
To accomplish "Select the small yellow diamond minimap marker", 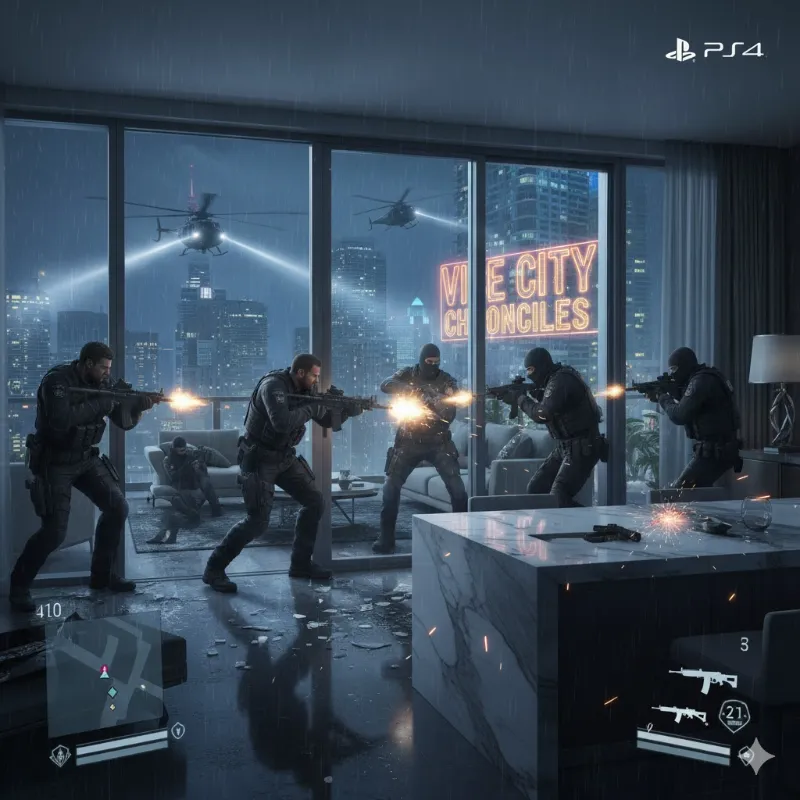I will point(112,707).
